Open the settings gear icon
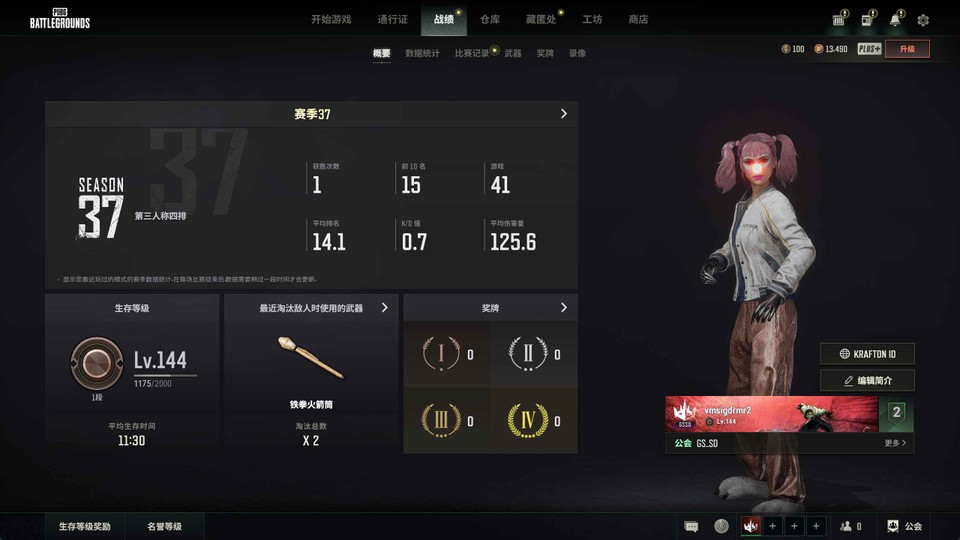This screenshot has width=960, height=540. [923, 20]
